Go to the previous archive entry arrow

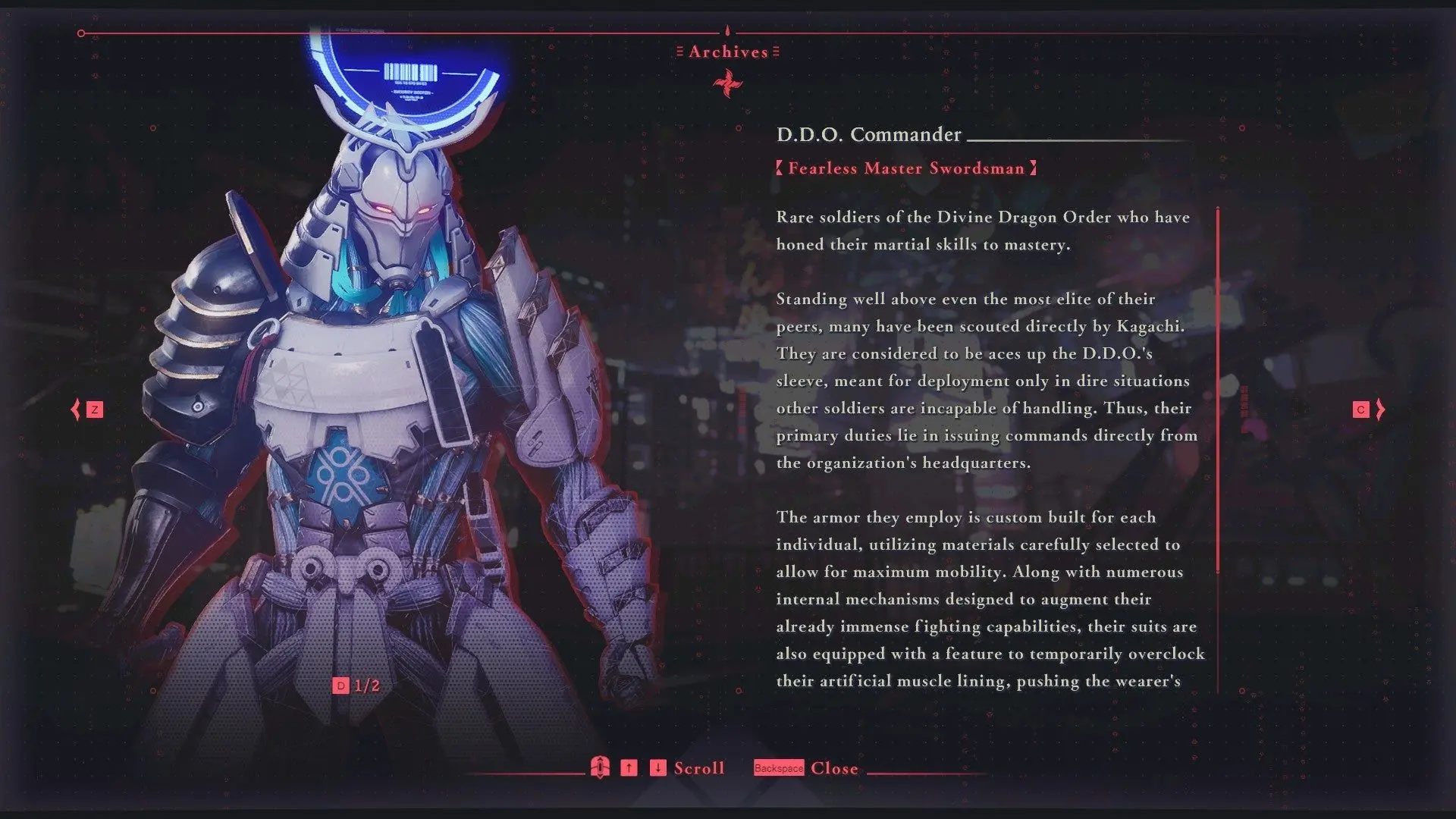[77, 409]
